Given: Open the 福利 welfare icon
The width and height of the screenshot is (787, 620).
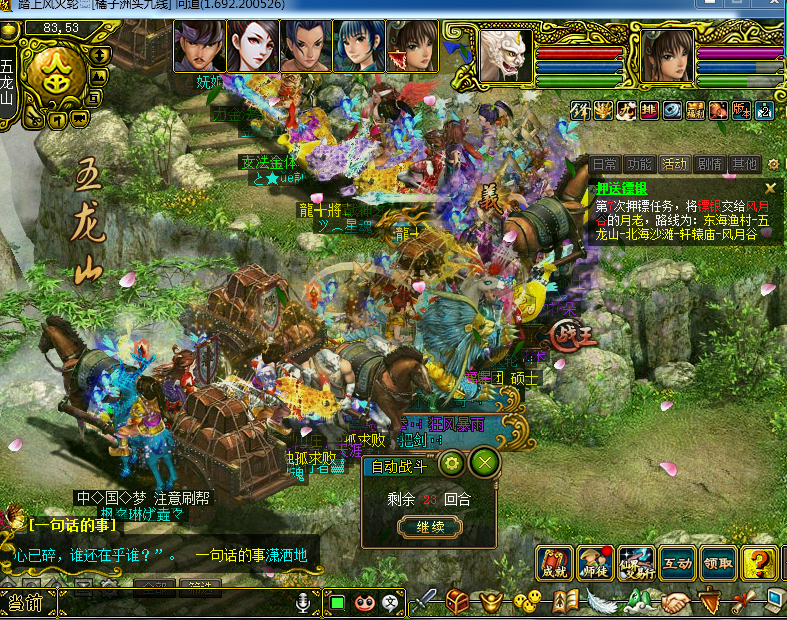Looking at the screenshot, I should (x=695, y=110).
